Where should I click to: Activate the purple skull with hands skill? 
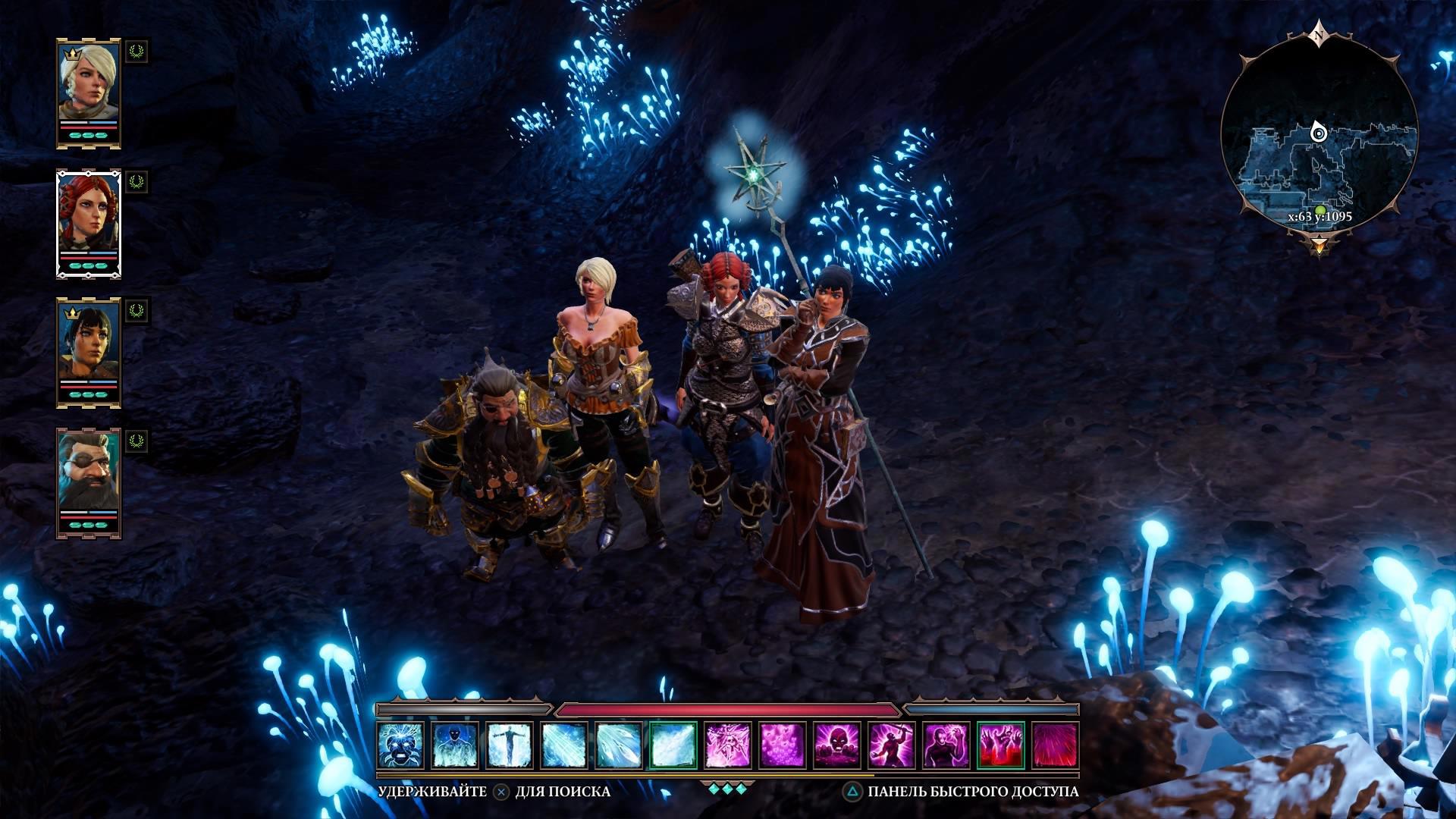click(x=837, y=745)
